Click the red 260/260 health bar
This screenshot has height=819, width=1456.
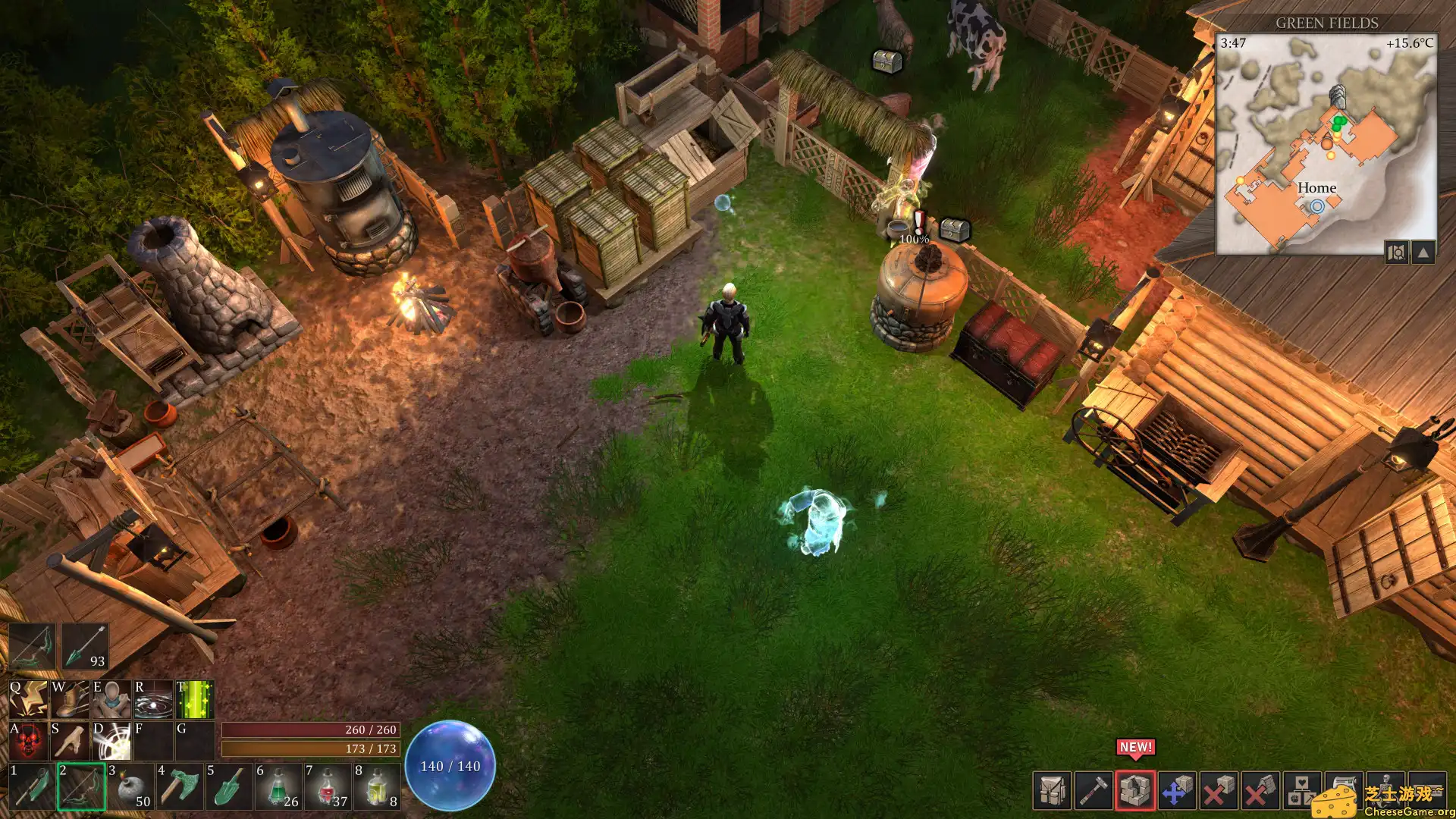(x=311, y=730)
